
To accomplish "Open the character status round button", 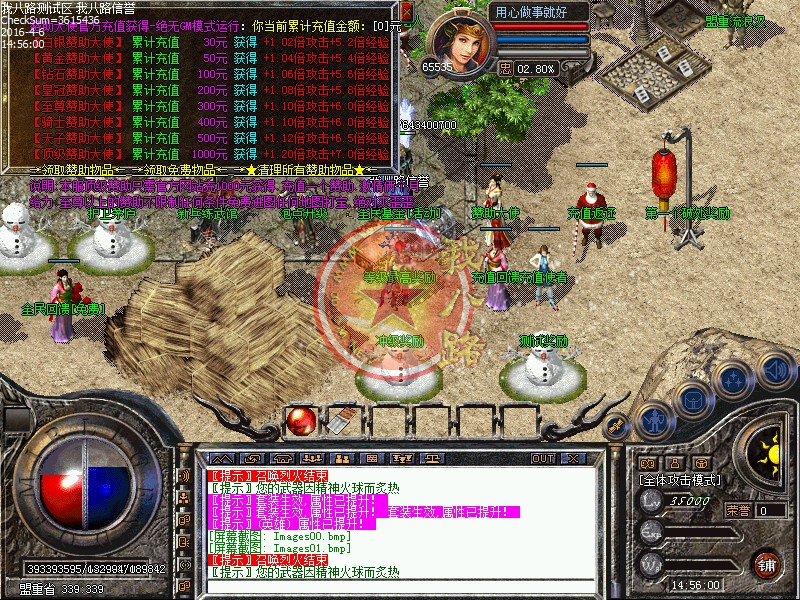I will (653, 421).
